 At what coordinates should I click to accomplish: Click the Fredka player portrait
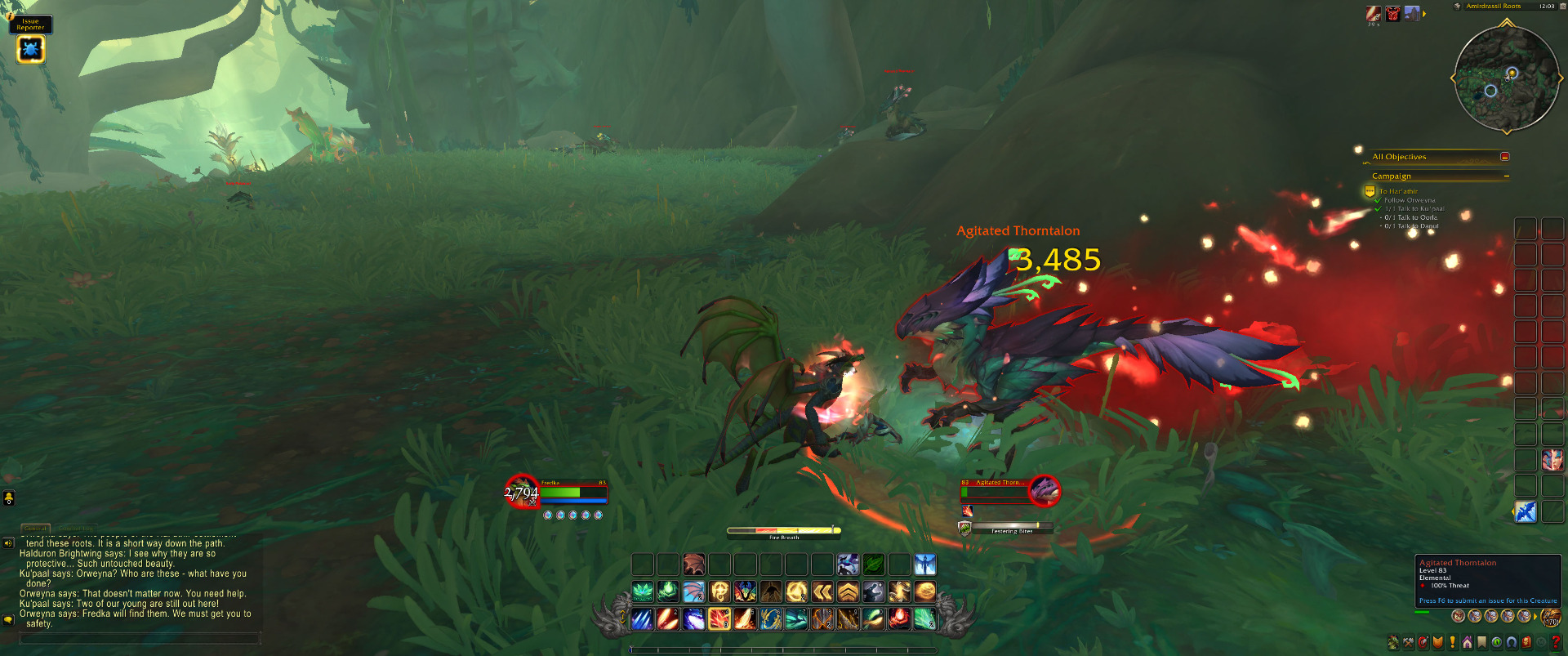521,491
